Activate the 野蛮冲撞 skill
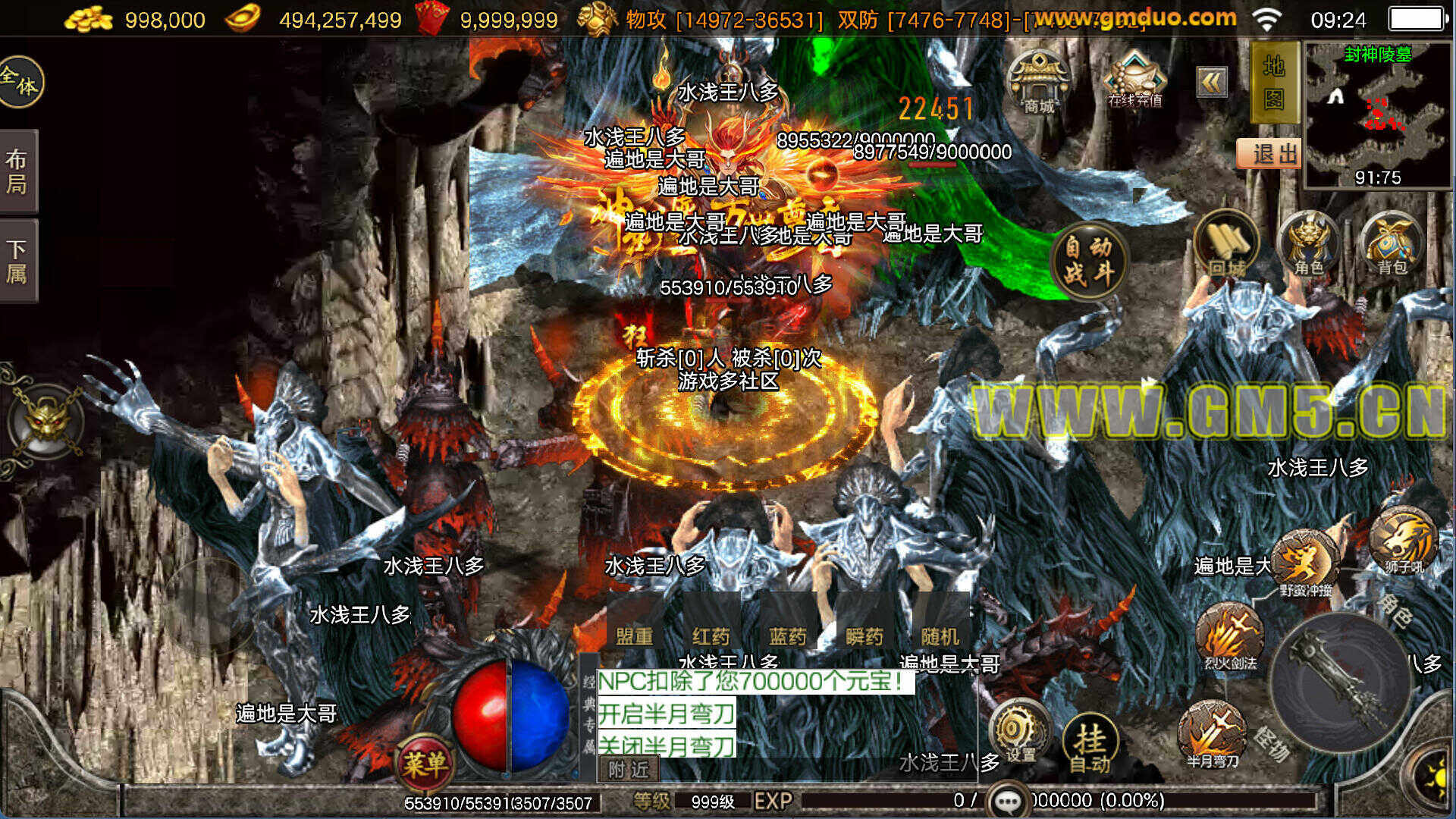The height and width of the screenshot is (819, 1456). pos(1306,563)
